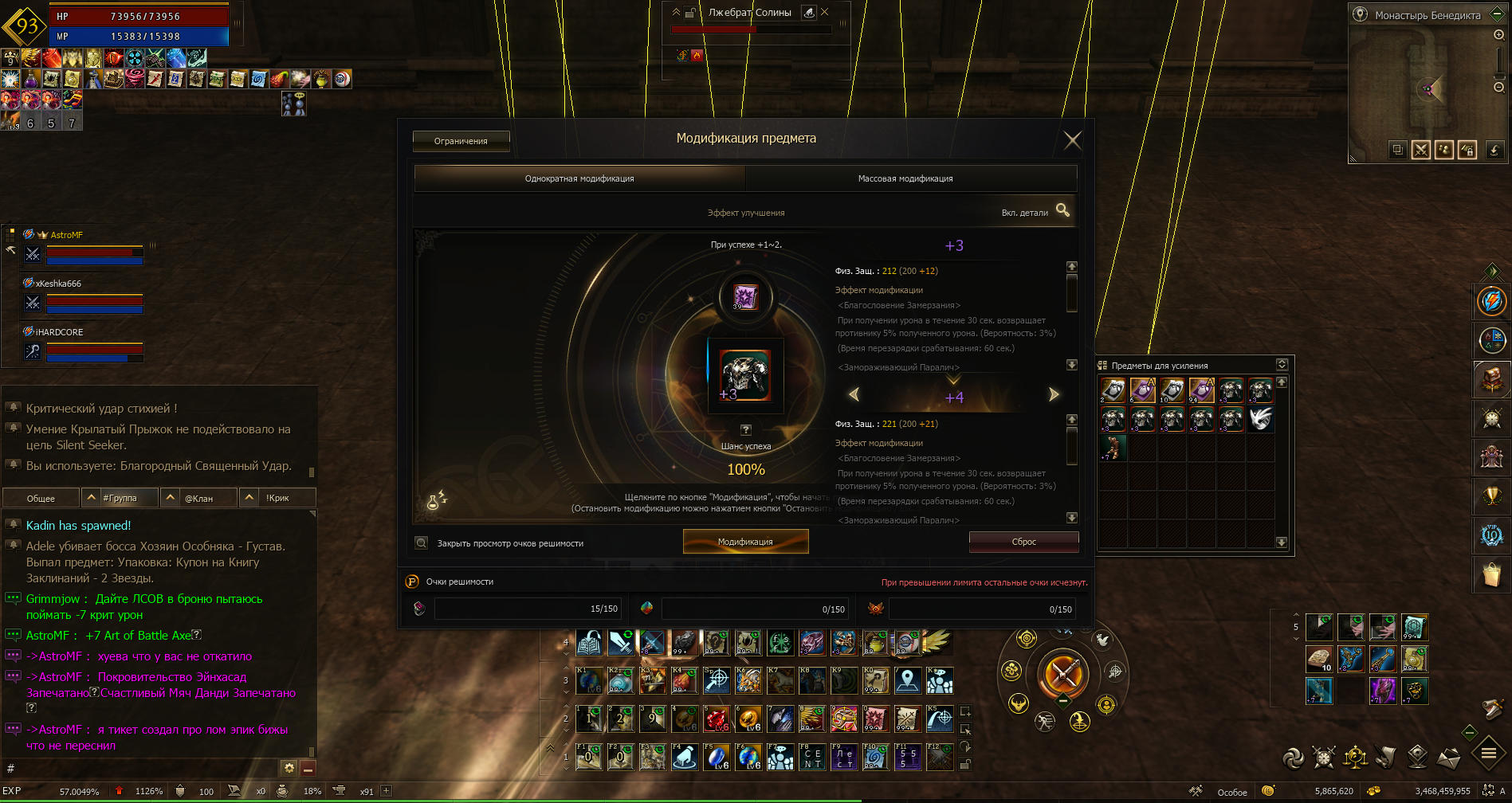Switch to the #Группа chat tab
The image size is (1512, 803).
click(120, 498)
